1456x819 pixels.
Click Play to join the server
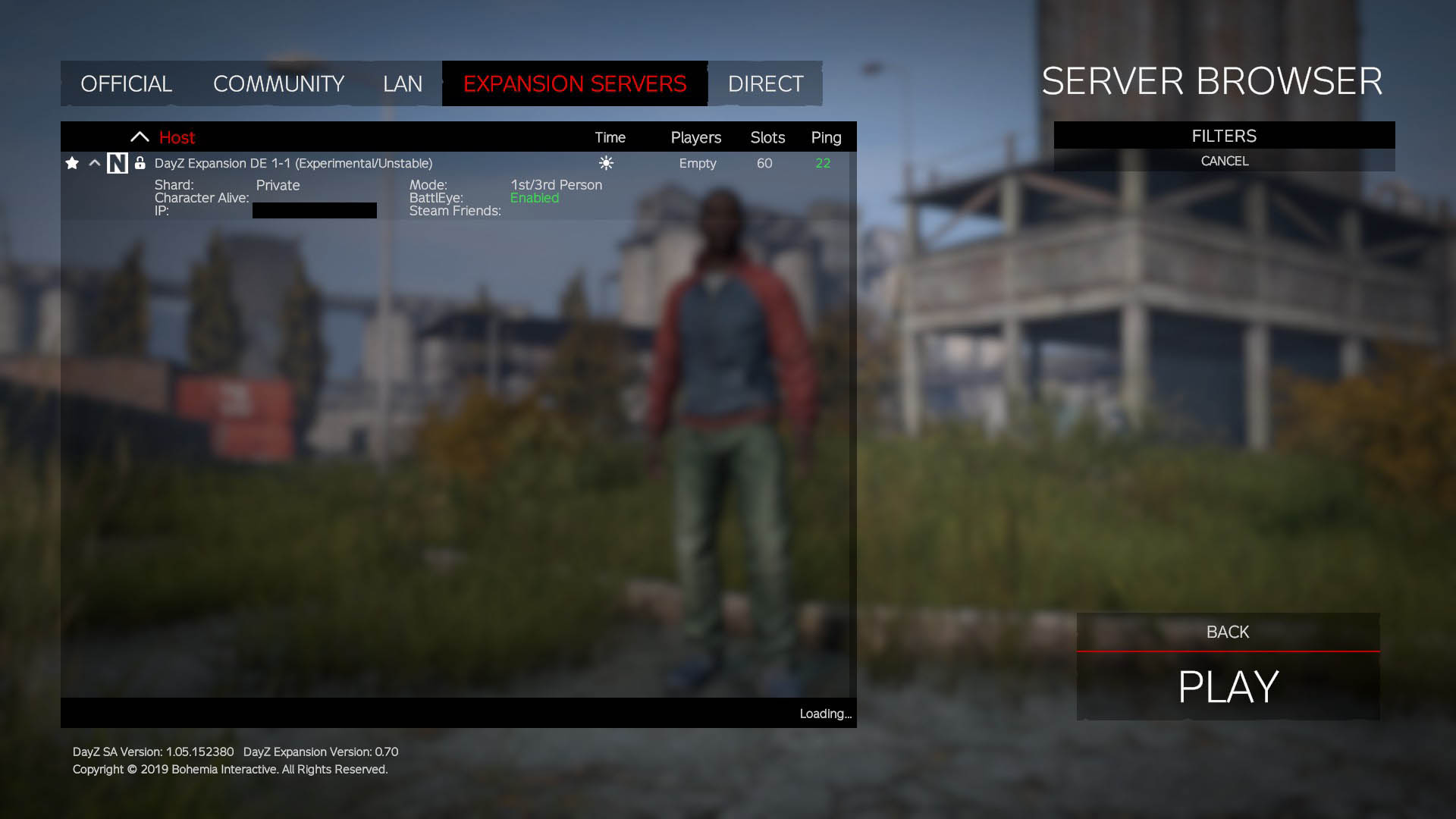1228,686
